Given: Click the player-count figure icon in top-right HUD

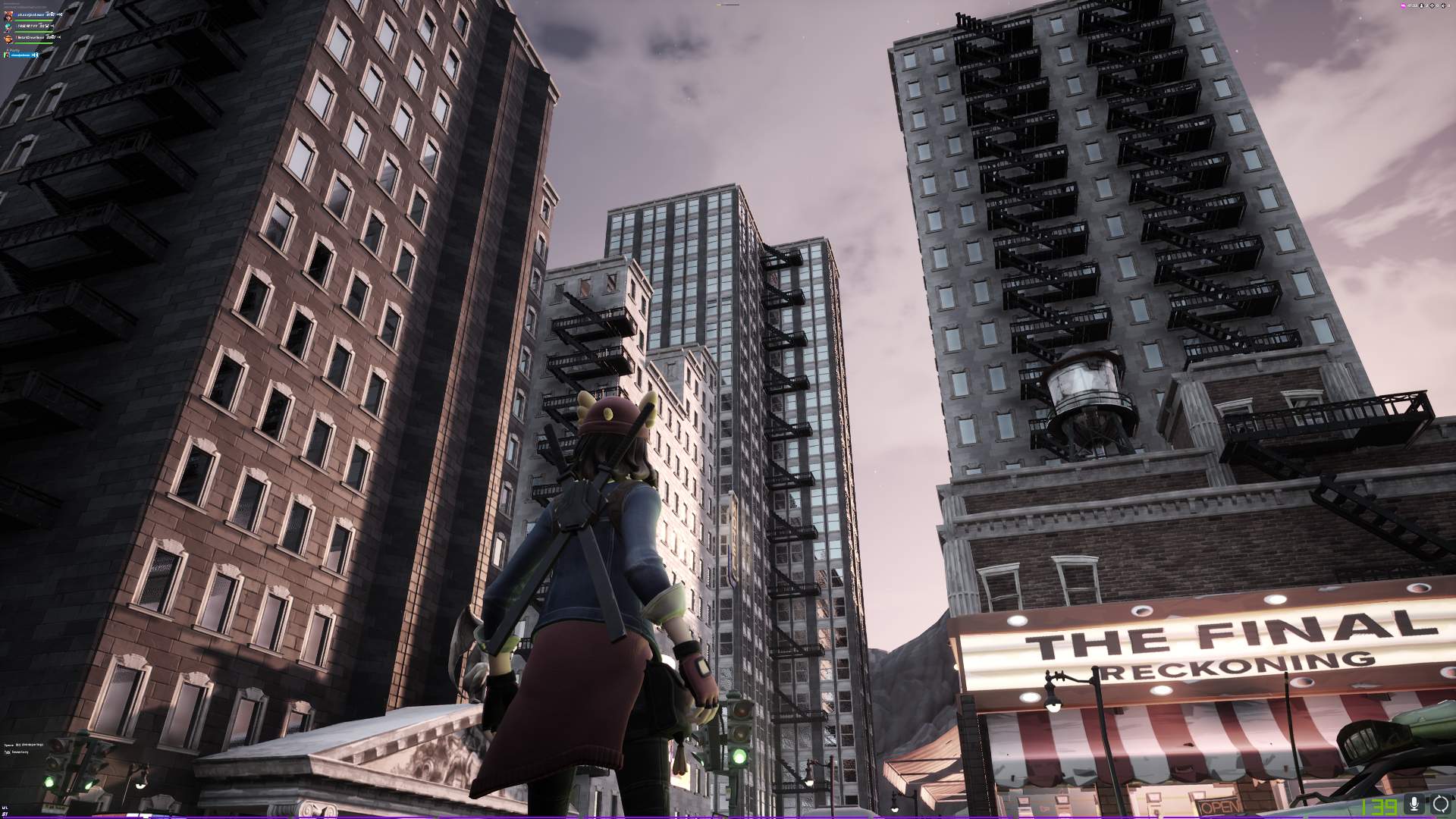Looking at the screenshot, I should point(1421,5).
